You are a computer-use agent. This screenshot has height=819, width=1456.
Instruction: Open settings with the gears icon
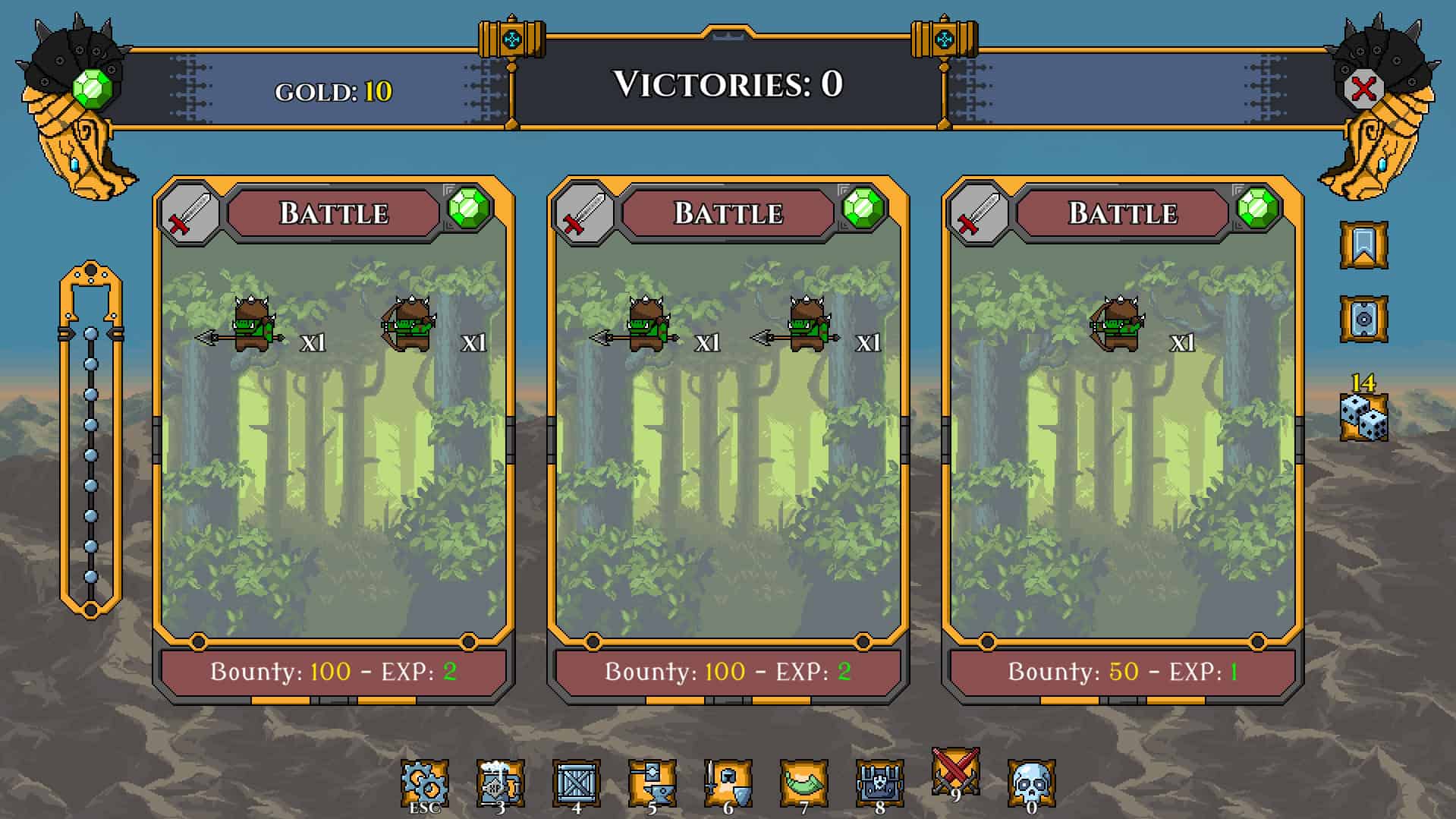click(424, 783)
